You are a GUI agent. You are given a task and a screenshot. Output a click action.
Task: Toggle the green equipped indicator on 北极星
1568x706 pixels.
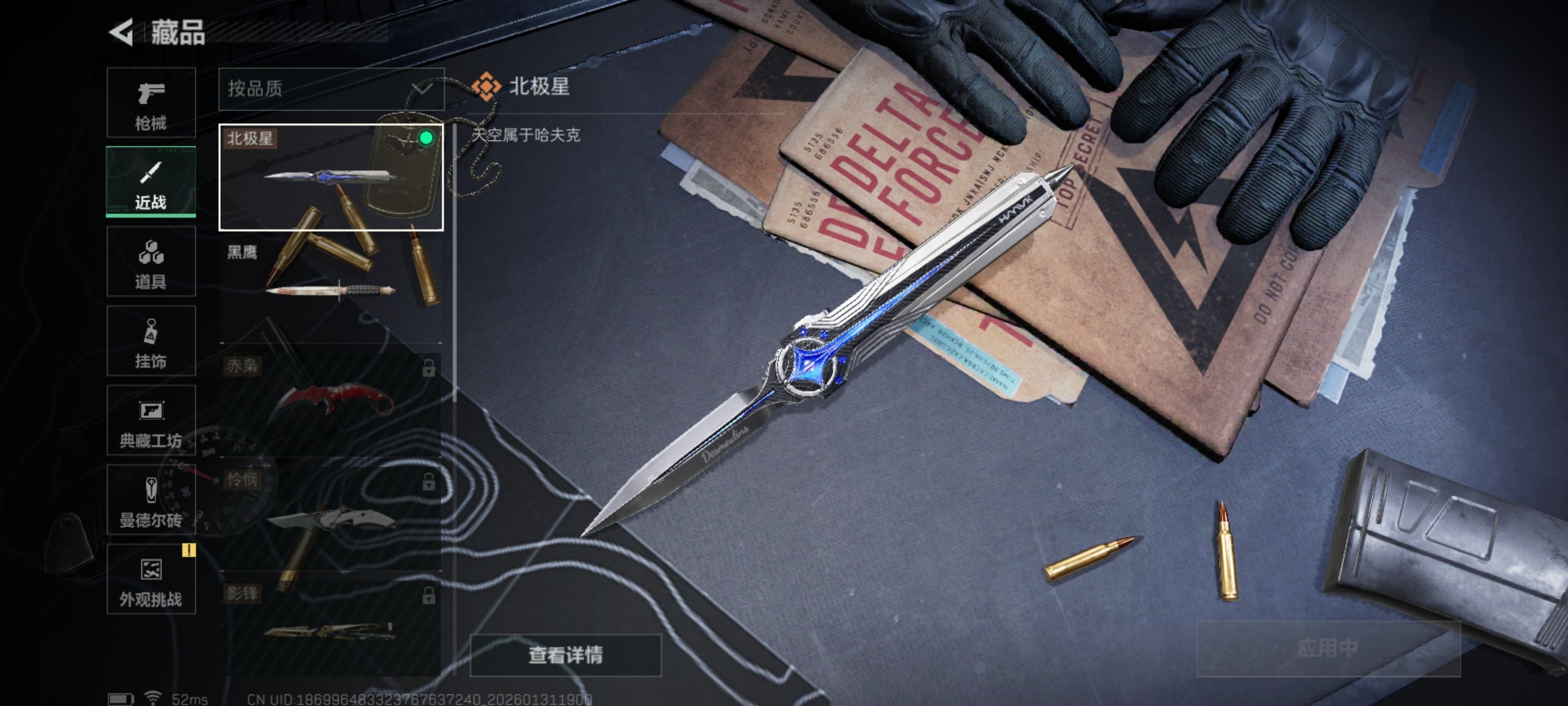[x=425, y=138]
